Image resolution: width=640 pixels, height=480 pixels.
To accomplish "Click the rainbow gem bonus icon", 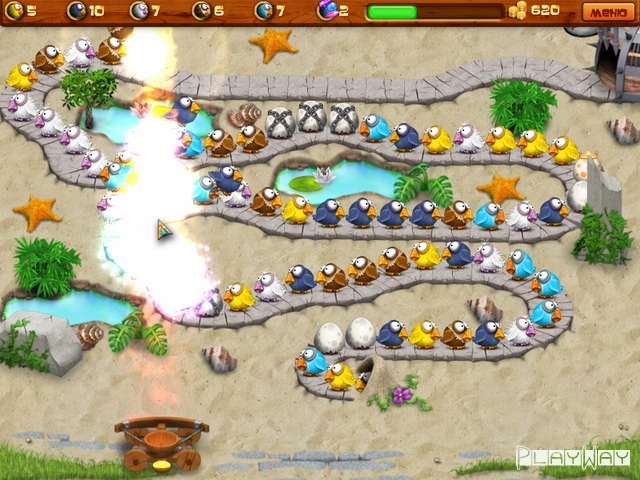I will 326,11.
